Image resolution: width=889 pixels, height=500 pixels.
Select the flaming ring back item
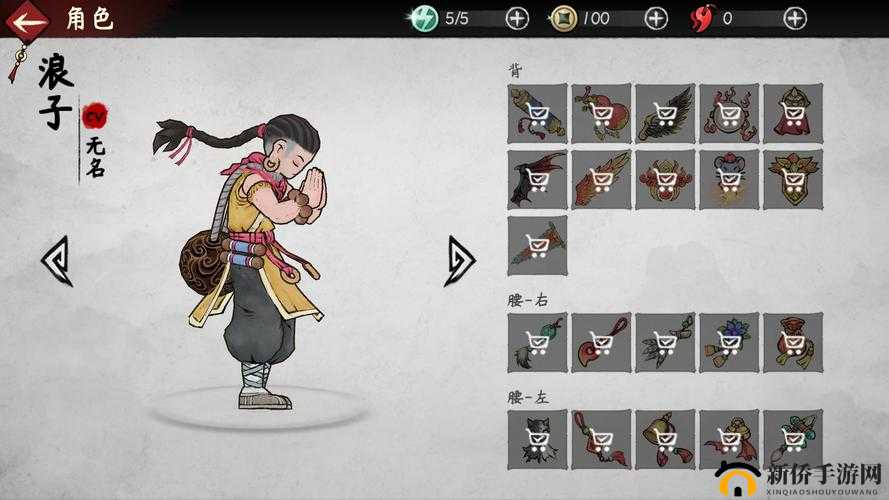pos(729,113)
